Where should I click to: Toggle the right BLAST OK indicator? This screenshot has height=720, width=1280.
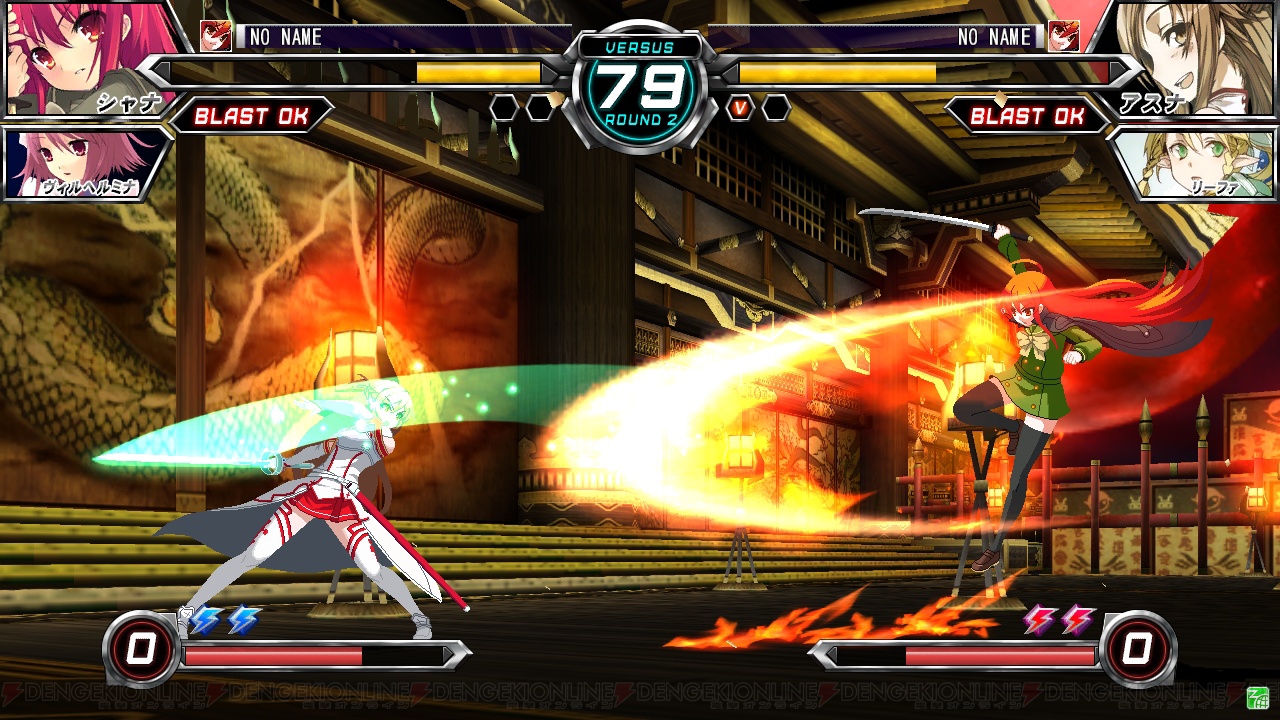(1028, 116)
